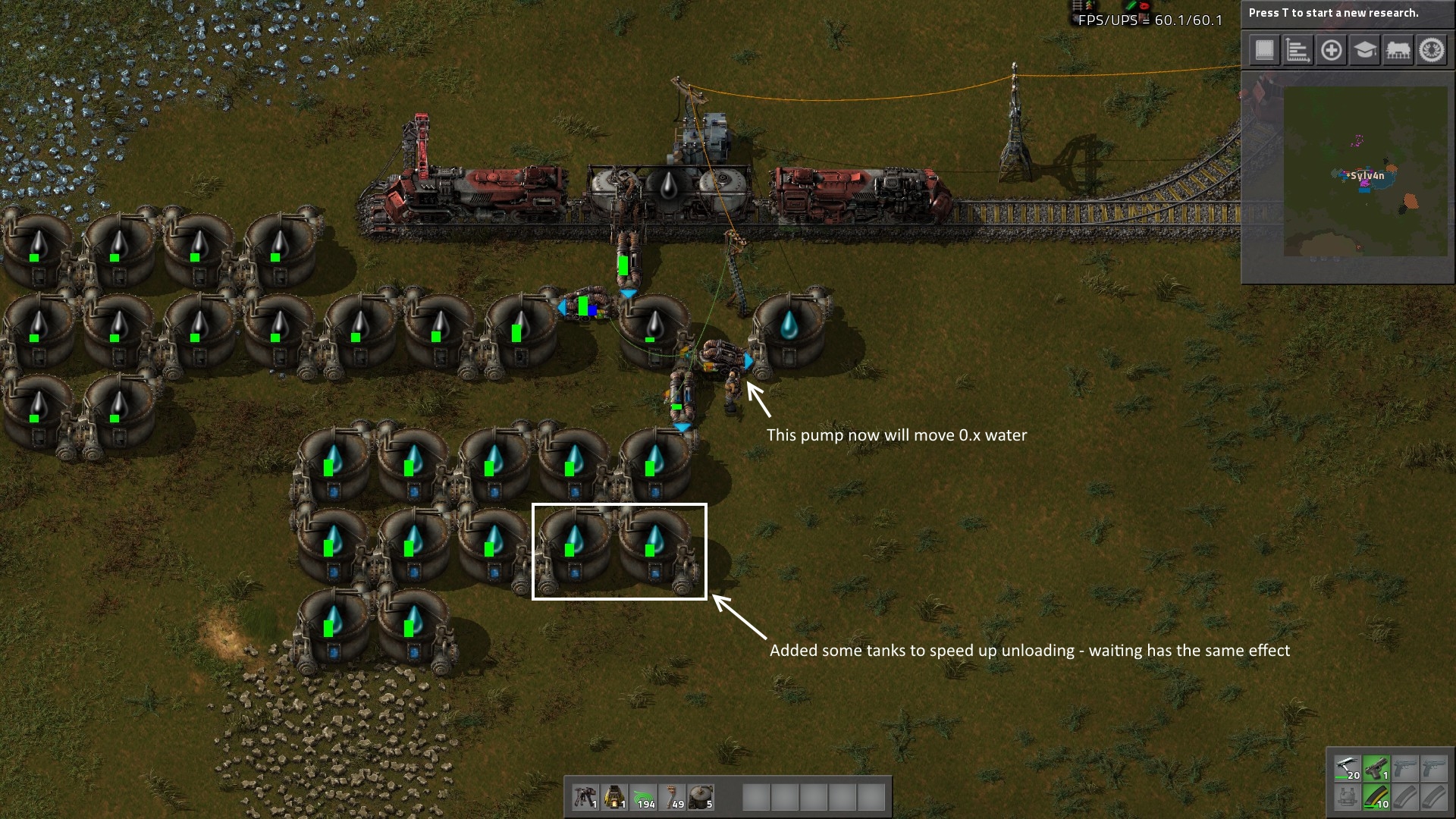The width and height of the screenshot is (1456, 819).
Task: Select the pump stack of one in hotbar
Action: pyautogui.click(x=585, y=797)
